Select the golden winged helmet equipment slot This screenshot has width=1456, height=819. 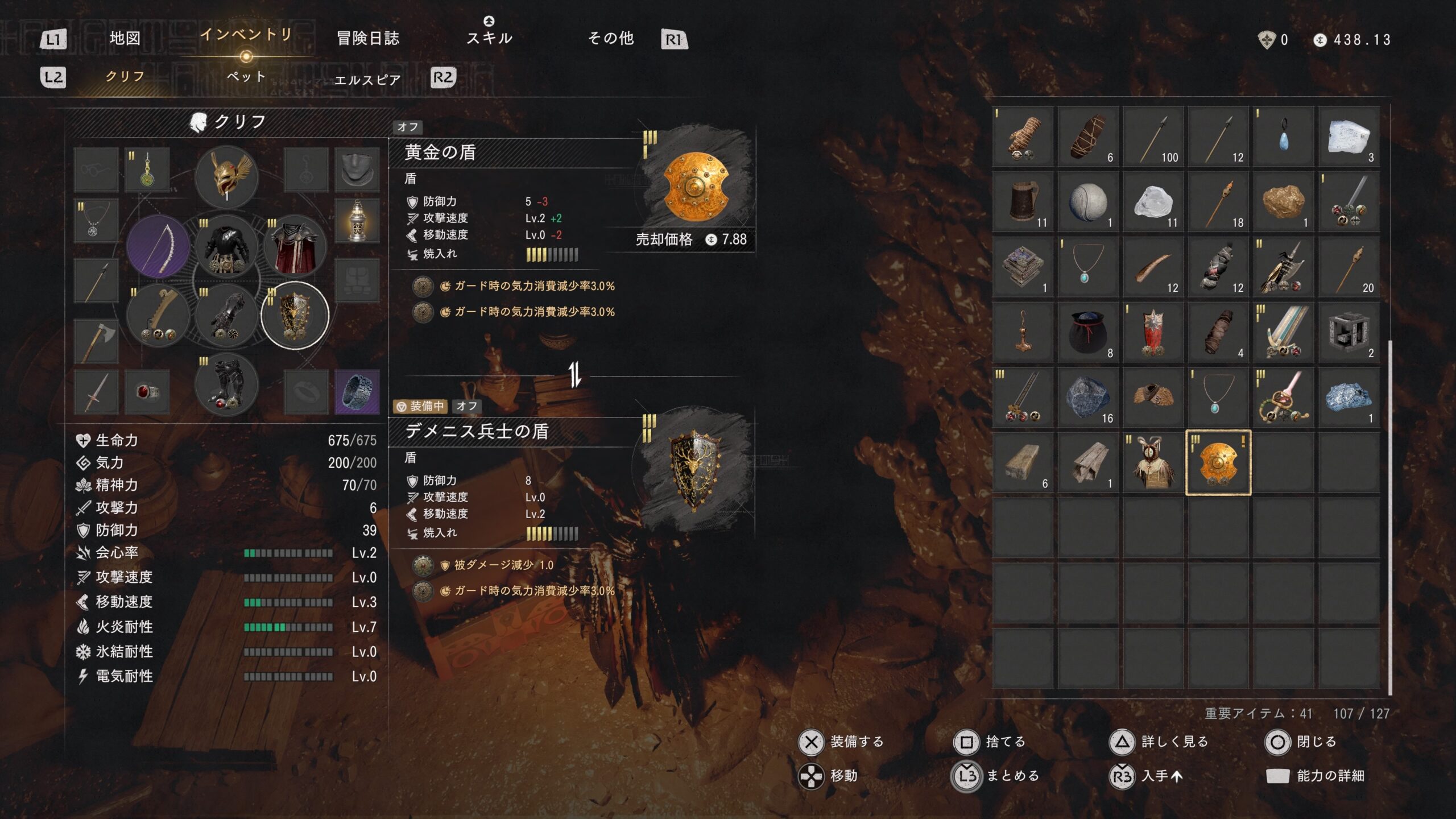click(x=226, y=177)
